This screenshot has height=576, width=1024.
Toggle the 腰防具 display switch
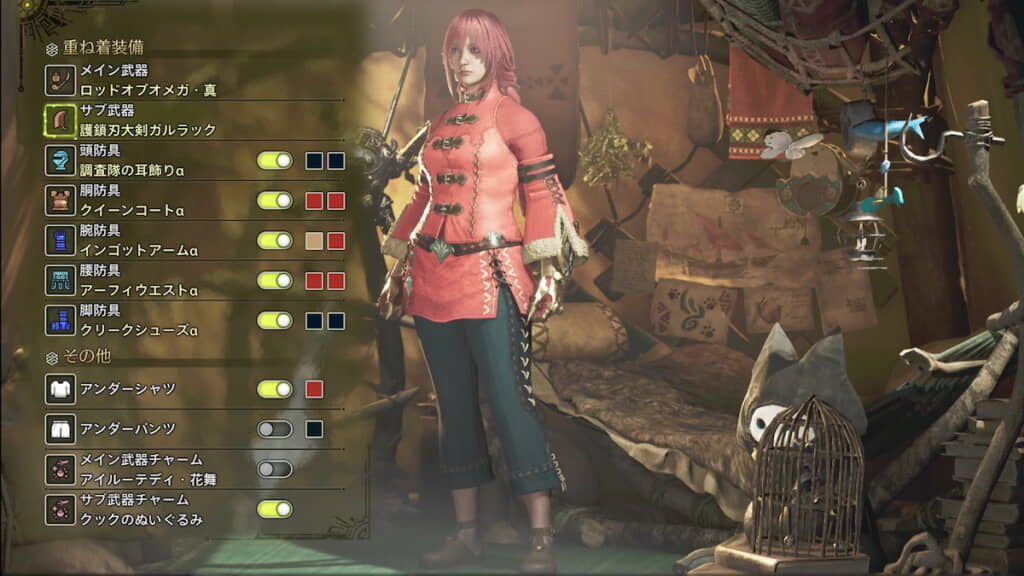(274, 280)
